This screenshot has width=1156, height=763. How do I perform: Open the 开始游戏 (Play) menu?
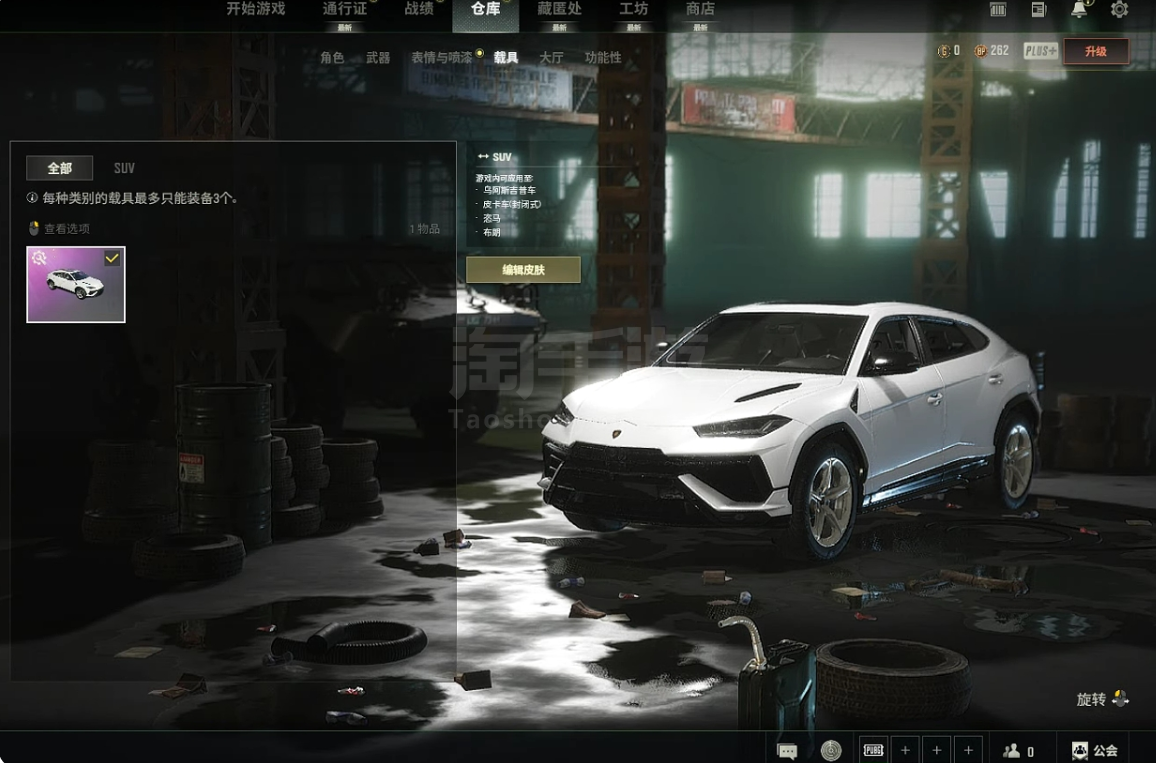(x=255, y=9)
